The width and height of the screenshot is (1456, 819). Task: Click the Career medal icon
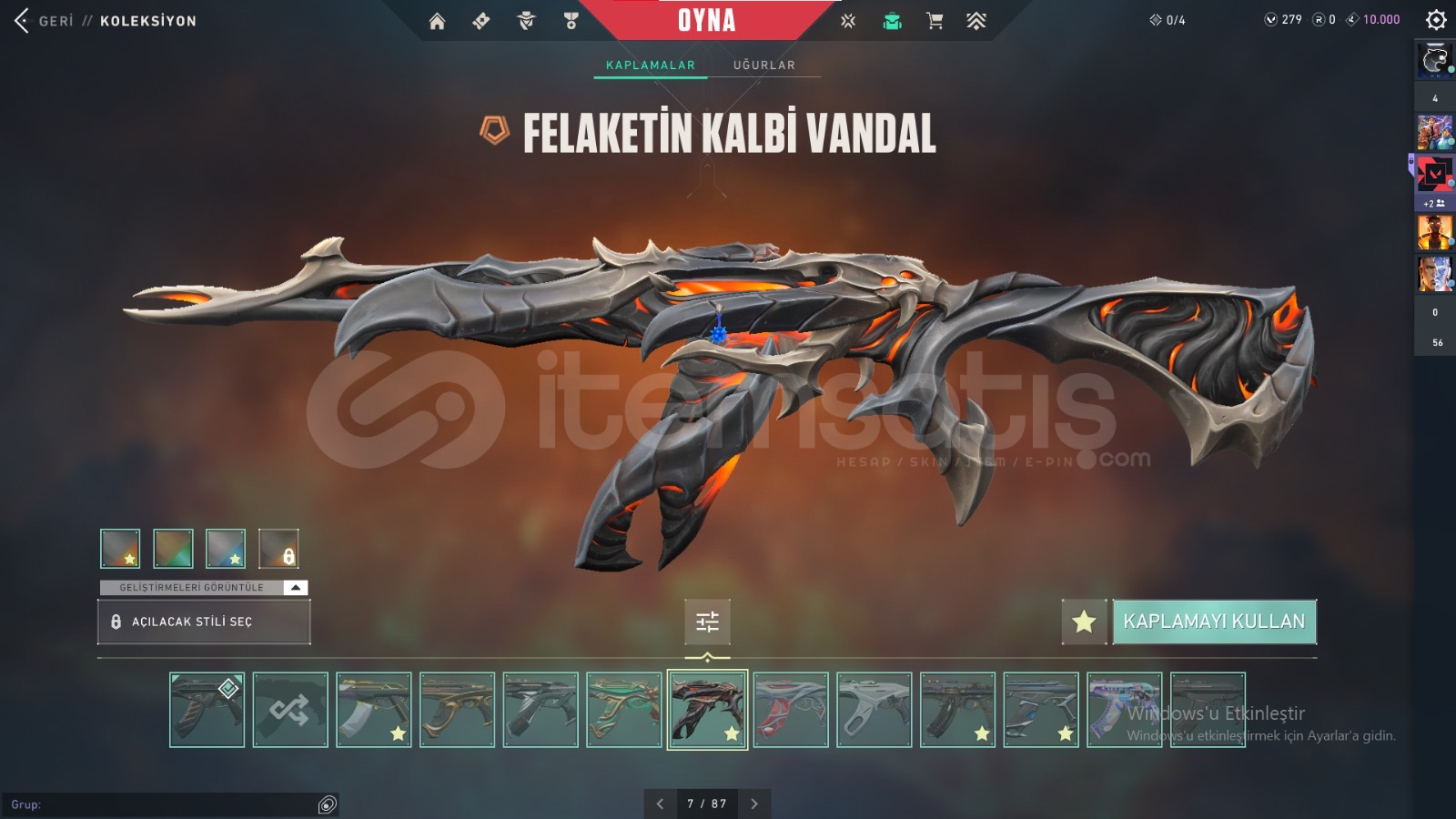pyautogui.click(x=571, y=20)
